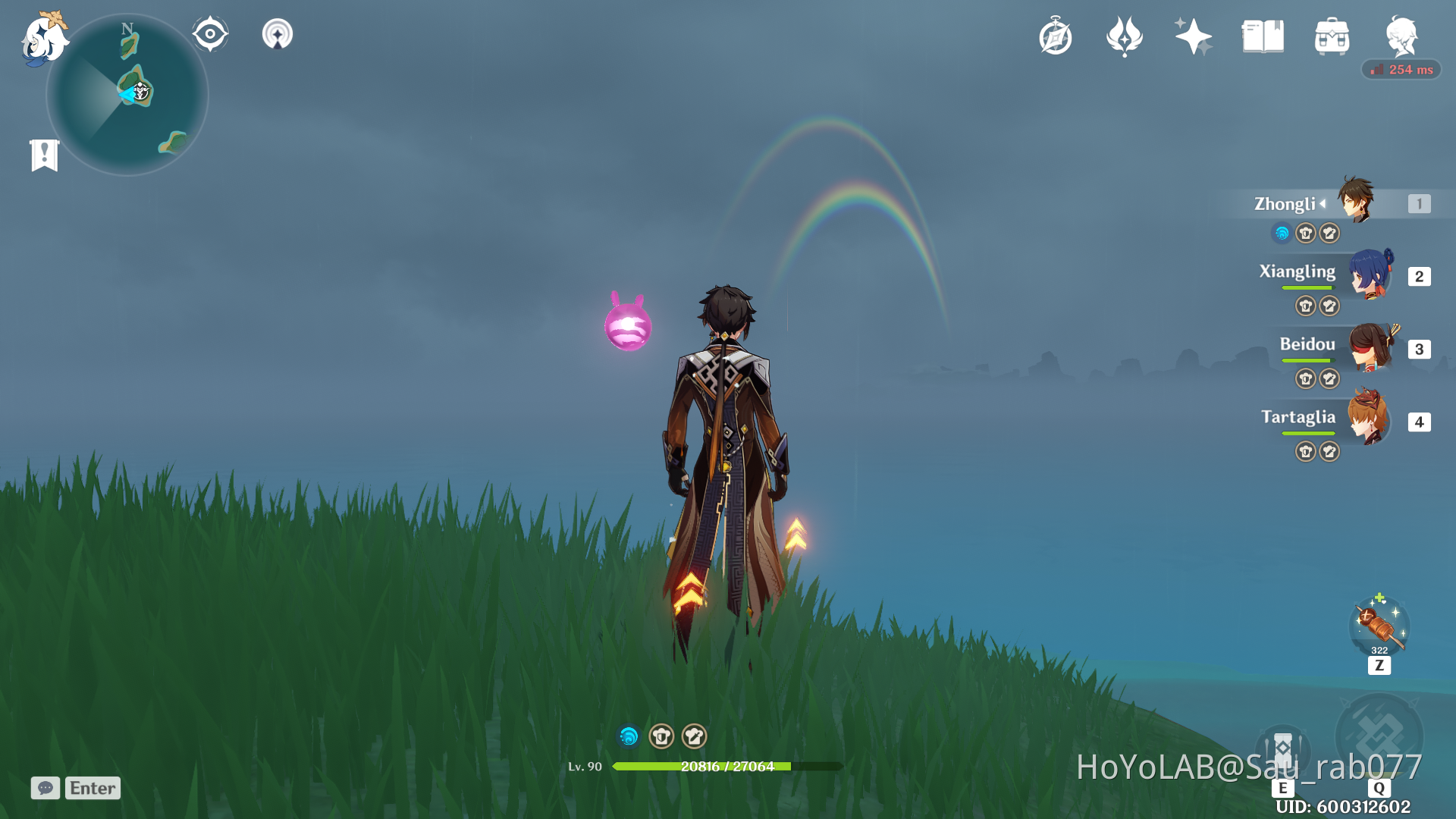Open the Character screen portrait icon
Image resolution: width=1456 pixels, height=819 pixels.
(x=1403, y=36)
